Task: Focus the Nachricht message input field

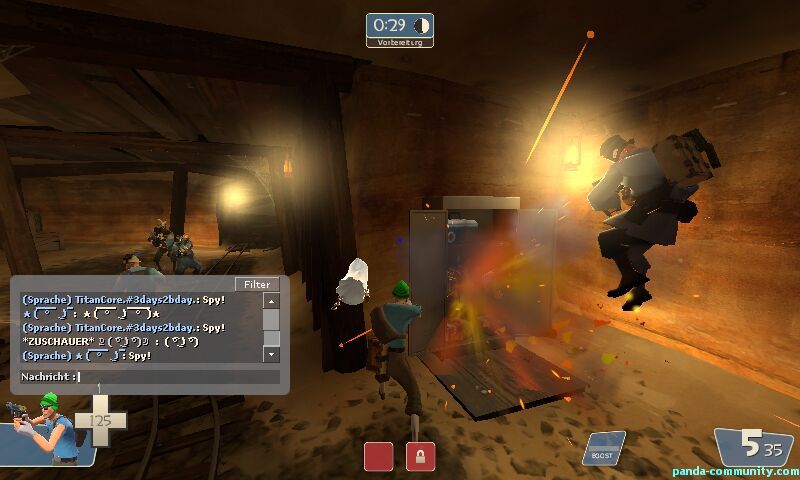Action: [178, 377]
